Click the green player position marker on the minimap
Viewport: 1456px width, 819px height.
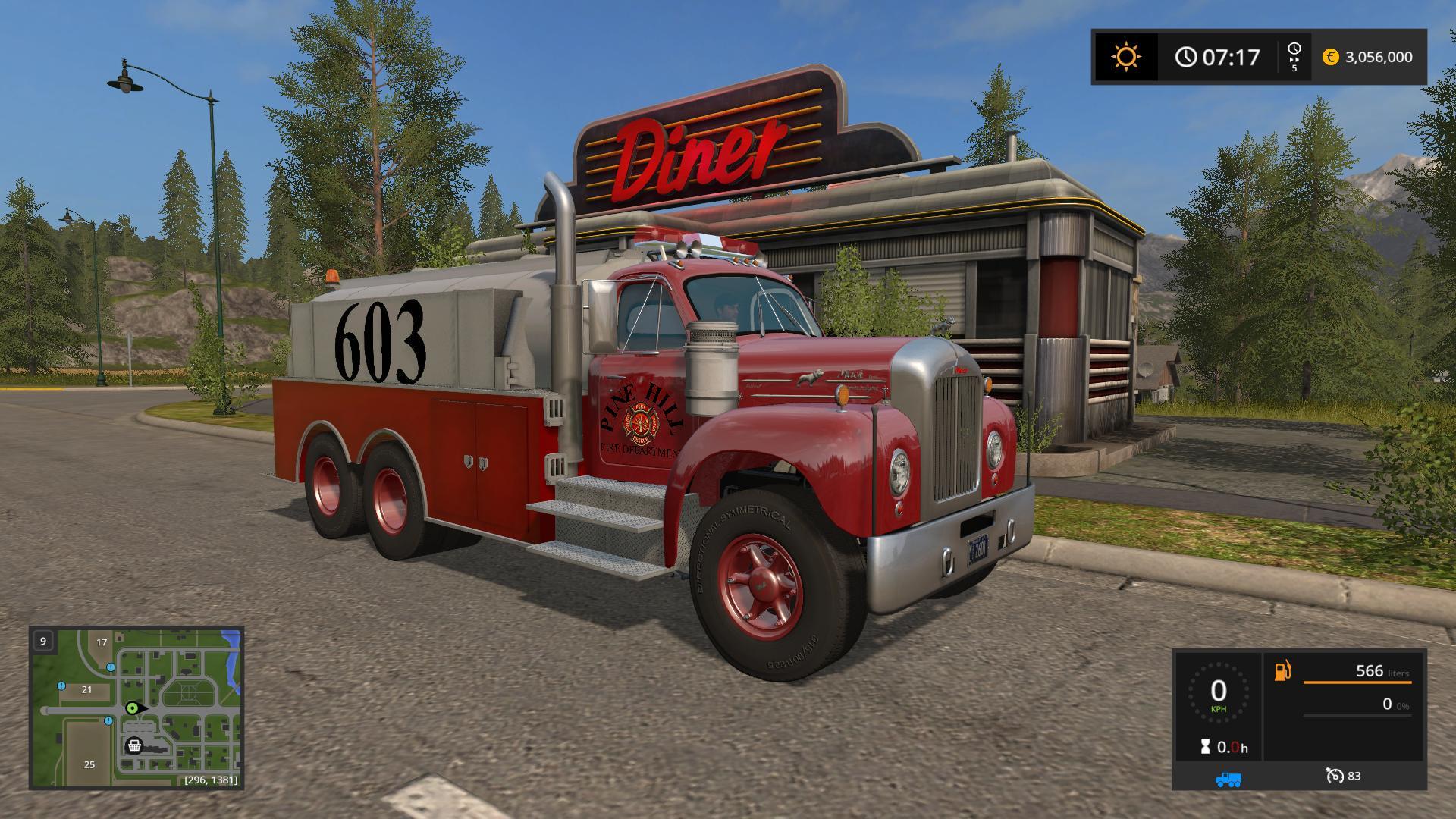click(133, 708)
